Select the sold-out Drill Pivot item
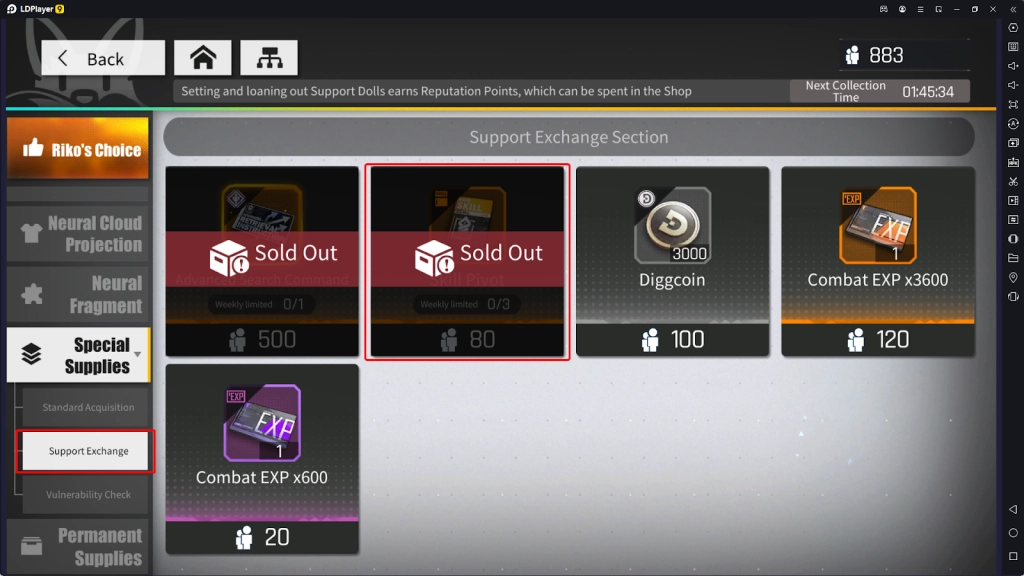The image size is (1024, 576). (467, 262)
